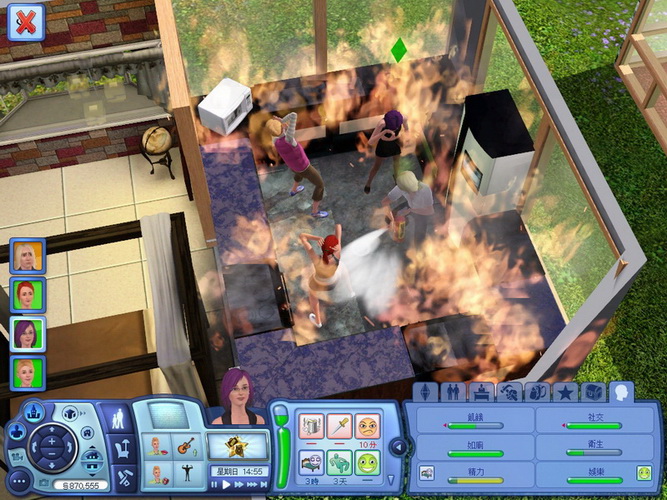Viewport: 667px width, 500px height.
Task: Set game speed to fast forward
Action: tap(241, 485)
